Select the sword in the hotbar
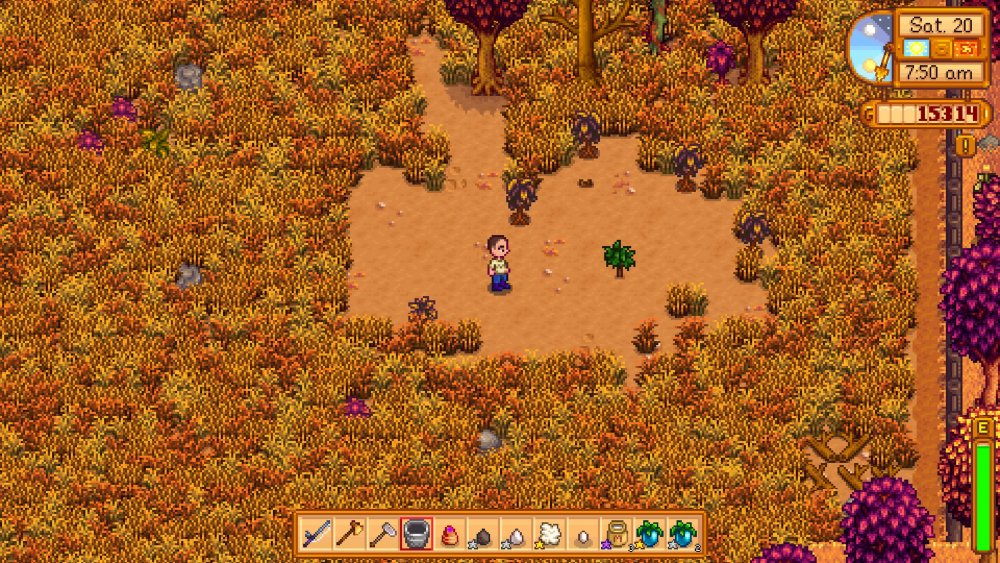1000x563 pixels. [316, 534]
